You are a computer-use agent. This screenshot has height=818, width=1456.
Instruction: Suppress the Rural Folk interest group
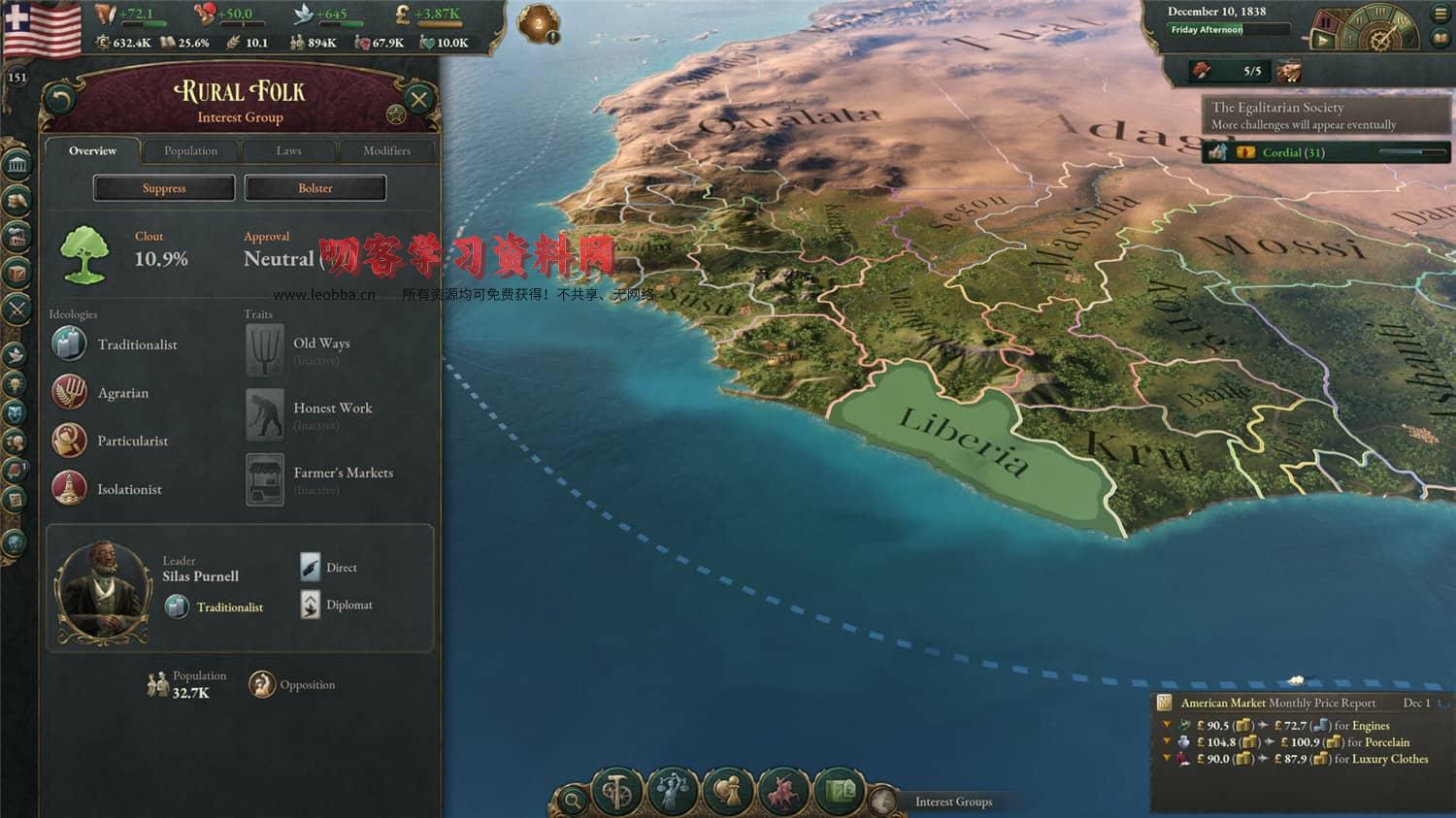[x=164, y=188]
